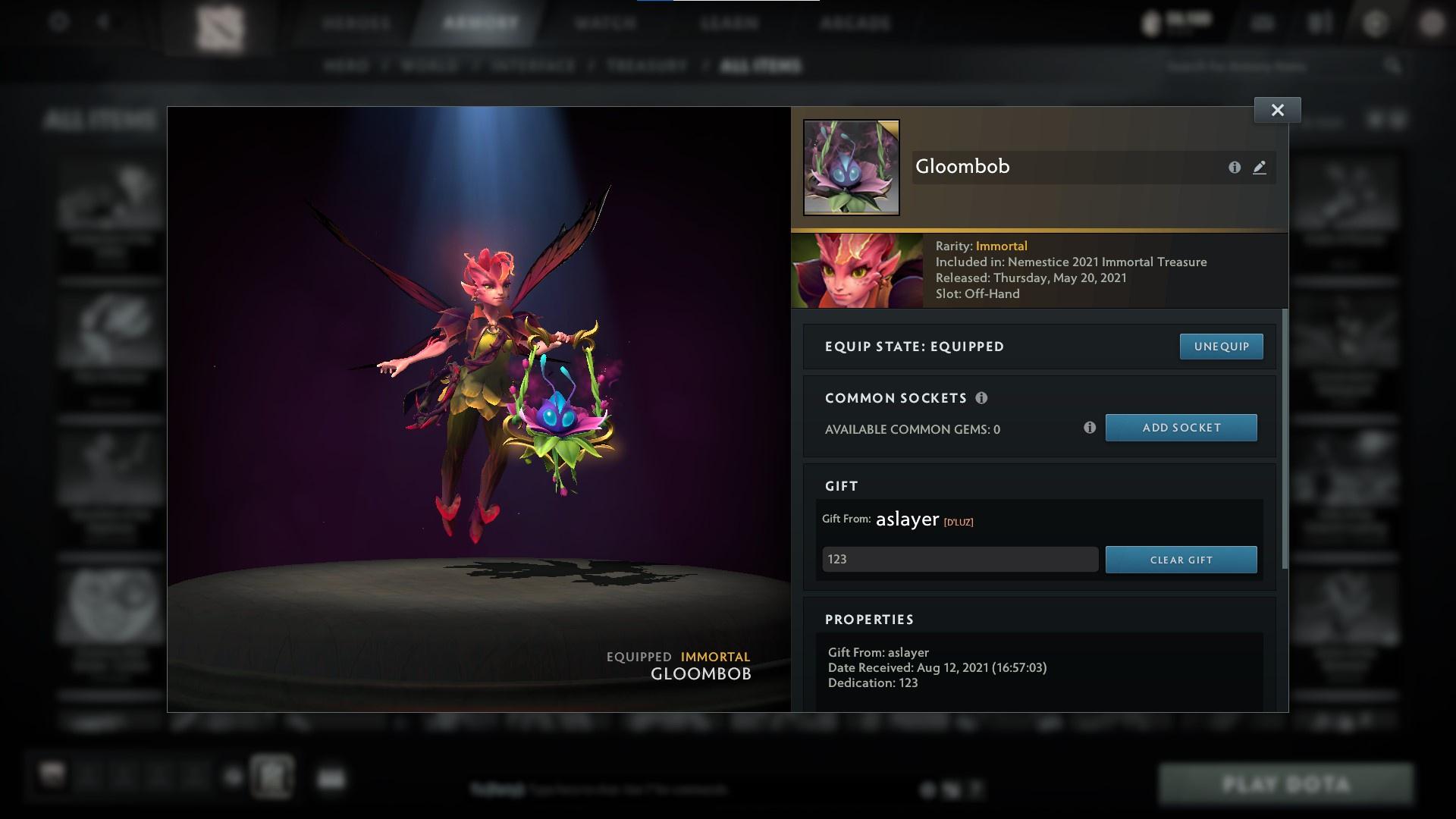Click CLEAR GIFT to remove the gift

pyautogui.click(x=1181, y=559)
